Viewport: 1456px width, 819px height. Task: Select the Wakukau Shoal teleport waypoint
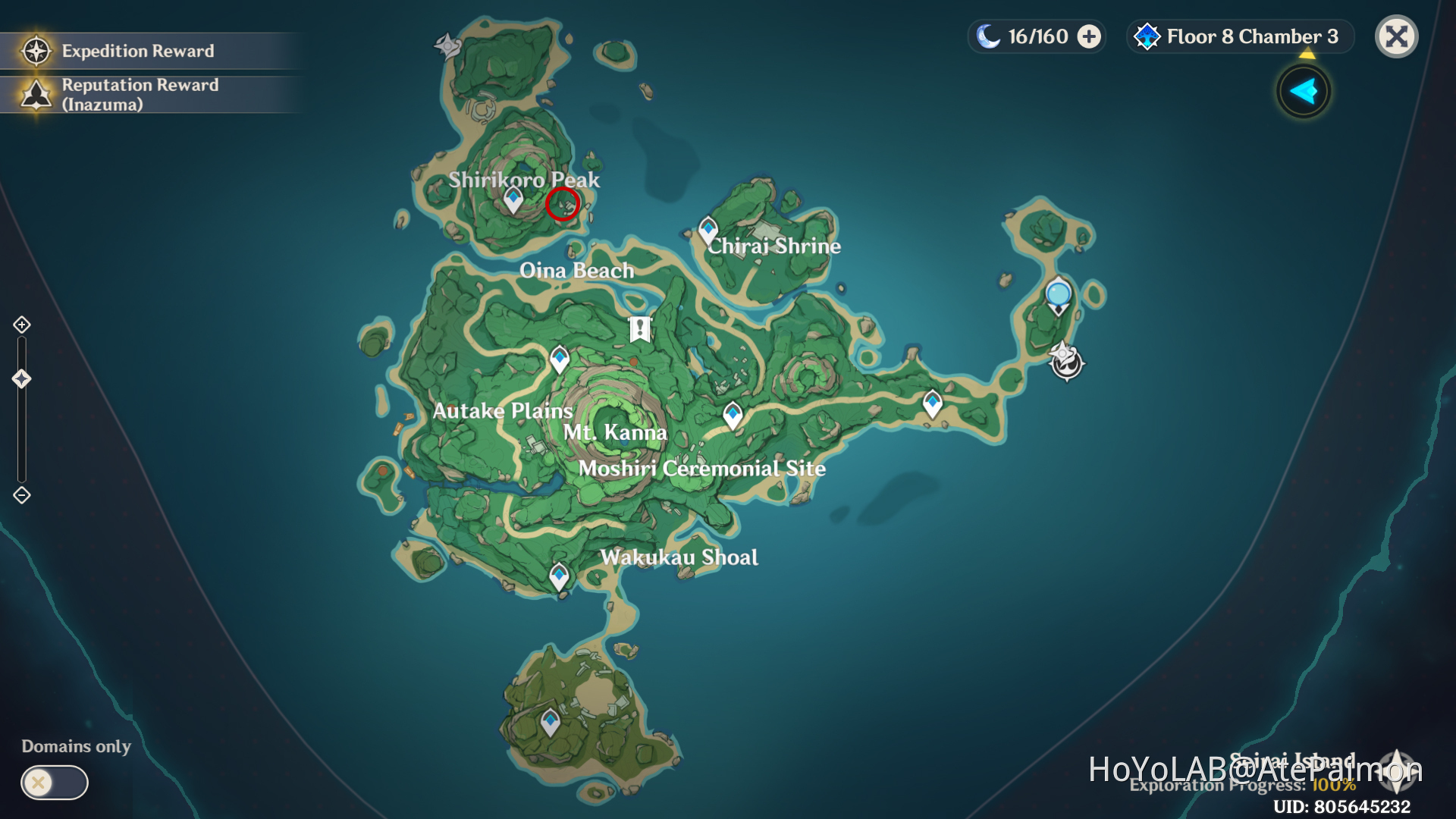[558, 575]
